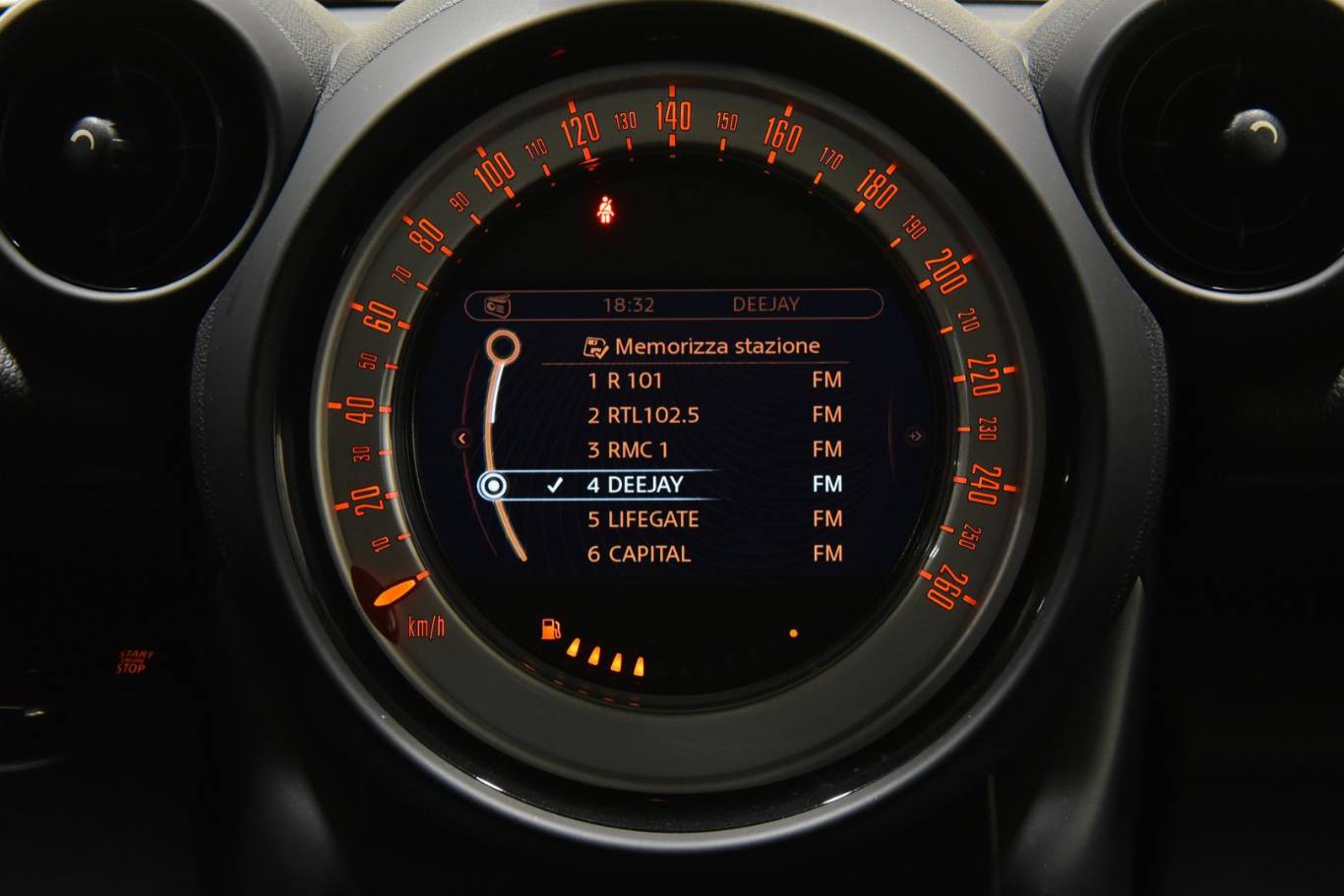Enable preset 1 R 101 station
This screenshot has height=896, width=1344.
tap(627, 381)
